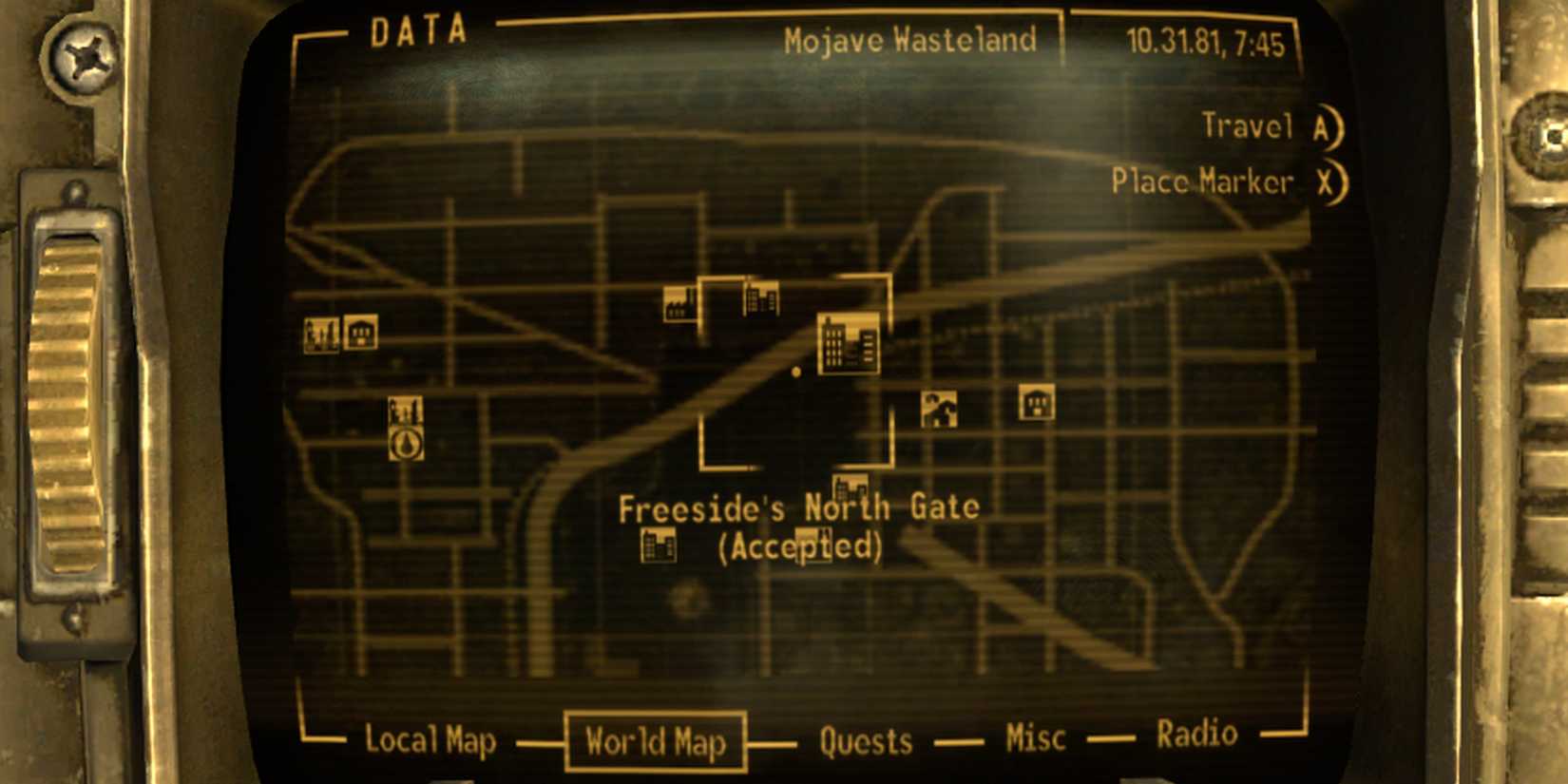Select the station building marker next to the ruins

(362, 334)
